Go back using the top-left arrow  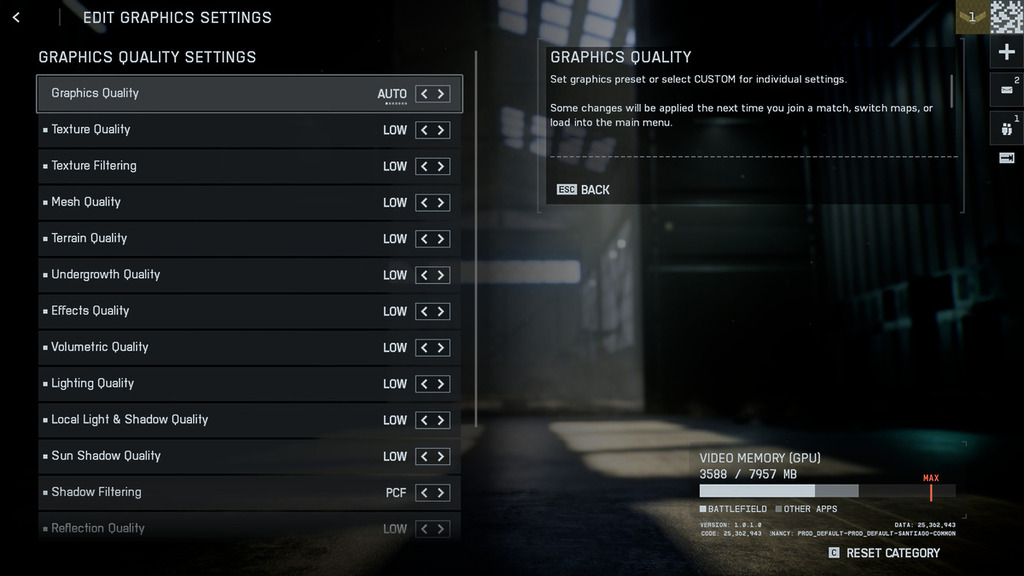click(x=16, y=18)
